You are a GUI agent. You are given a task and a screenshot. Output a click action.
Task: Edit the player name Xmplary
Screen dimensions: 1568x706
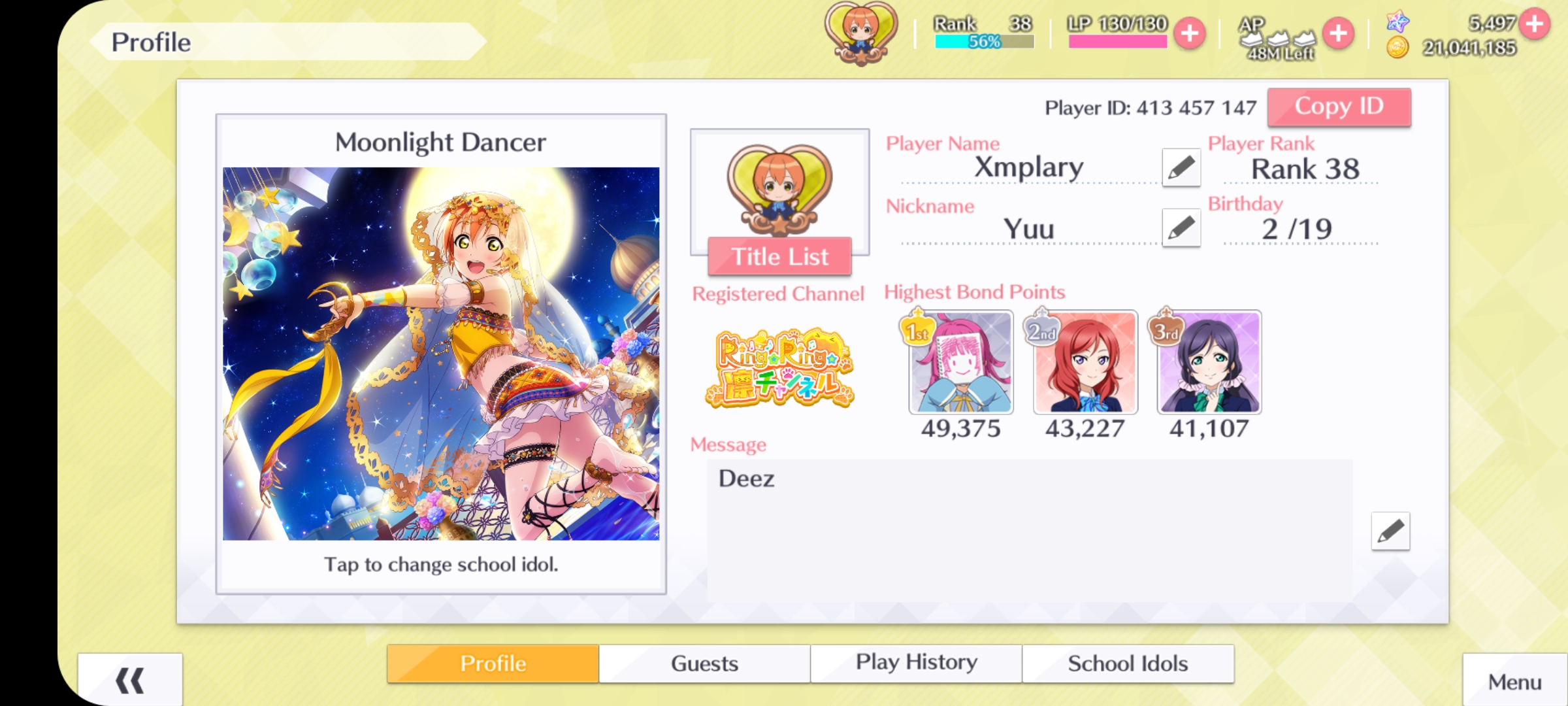coord(1181,167)
